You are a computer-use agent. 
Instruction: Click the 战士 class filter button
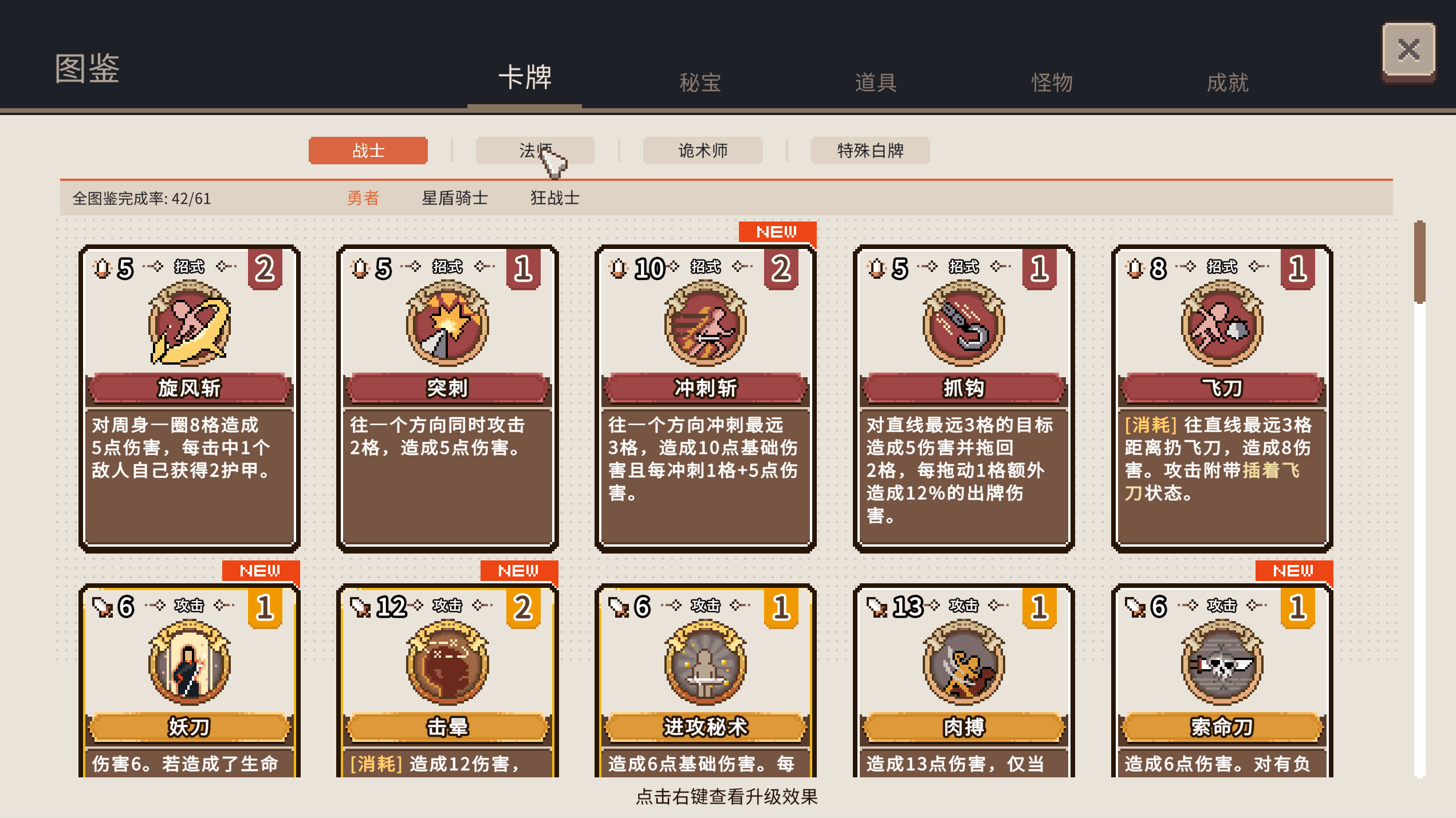tap(368, 151)
